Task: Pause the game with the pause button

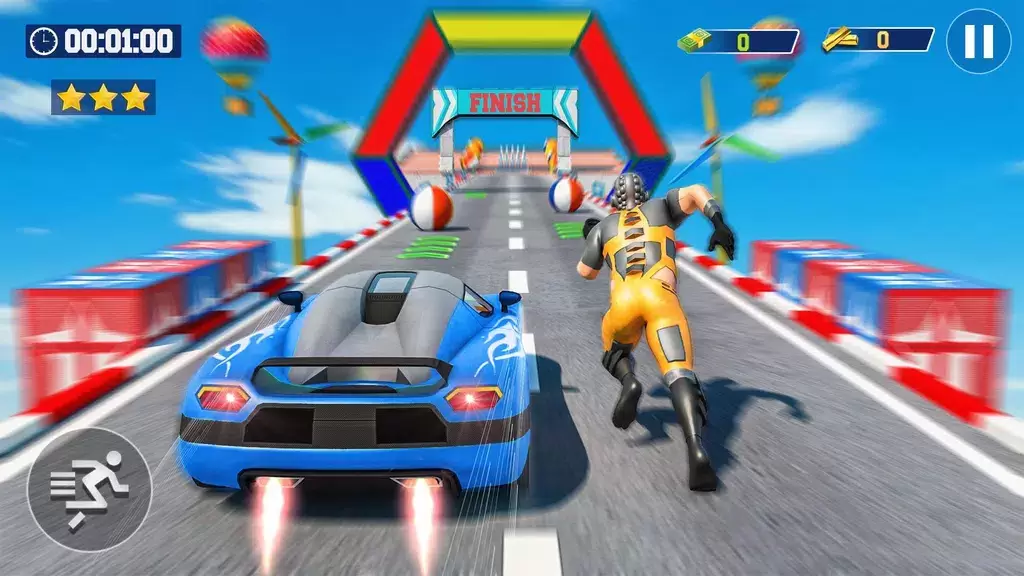Action: (978, 42)
